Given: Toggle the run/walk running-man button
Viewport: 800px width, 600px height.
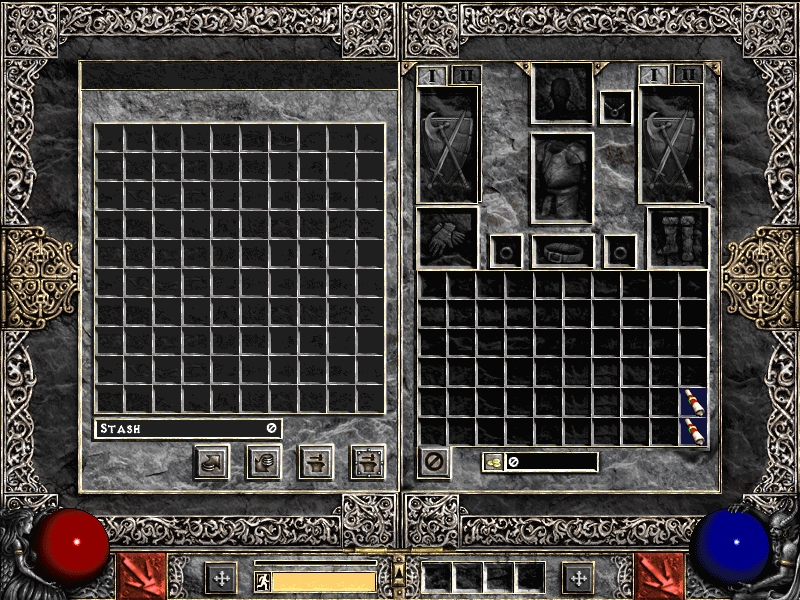Looking at the screenshot, I should tap(263, 581).
